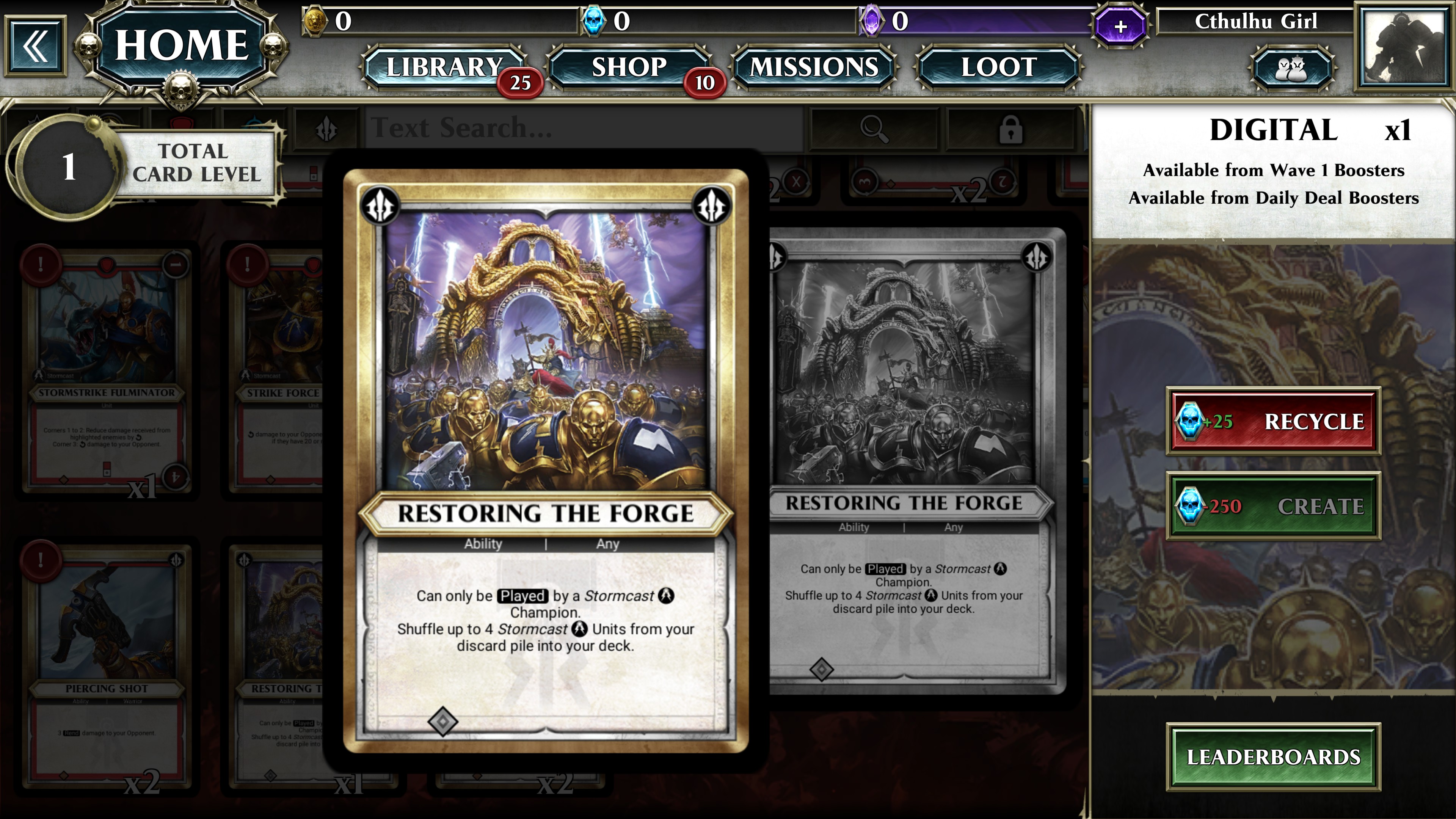Expand the Total Card Level medallion
Image resolution: width=1456 pixels, height=819 pixels.
[x=68, y=167]
